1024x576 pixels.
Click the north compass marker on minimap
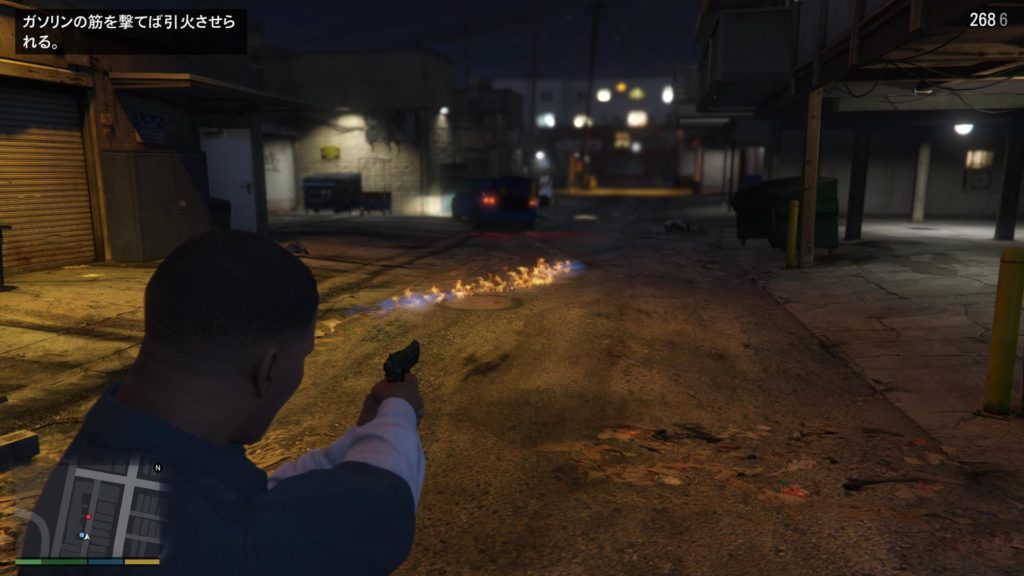coord(157,468)
